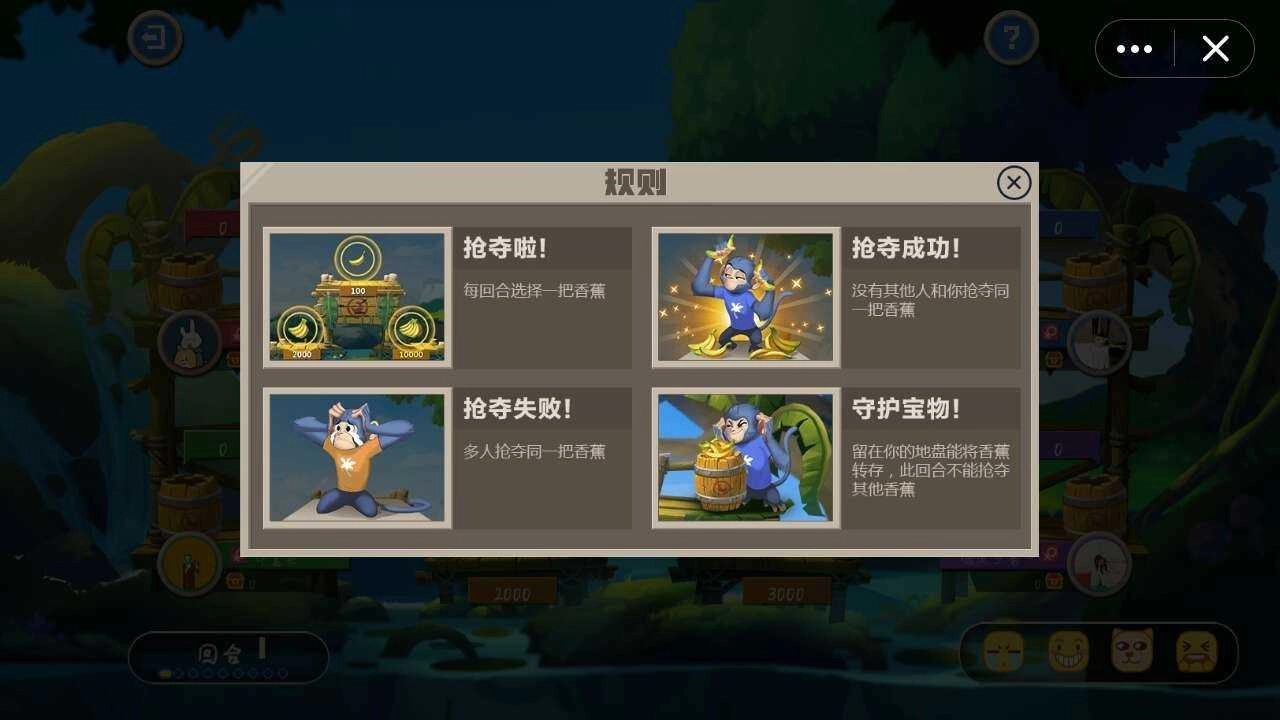View the 抢夺成功 celebrating monkey illustration
The width and height of the screenshot is (1280, 720).
[x=745, y=296]
